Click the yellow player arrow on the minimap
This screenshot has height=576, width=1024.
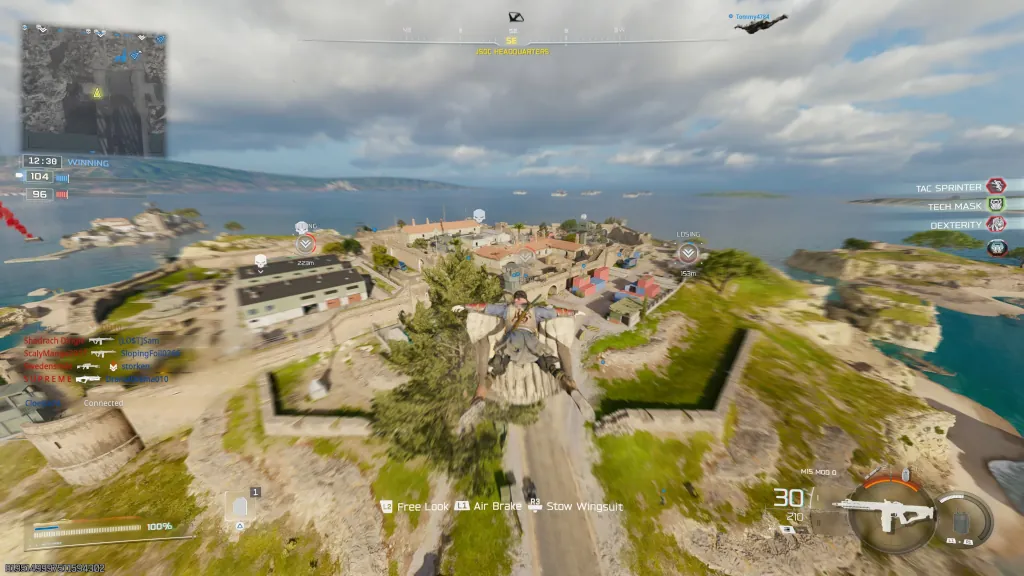pos(97,93)
